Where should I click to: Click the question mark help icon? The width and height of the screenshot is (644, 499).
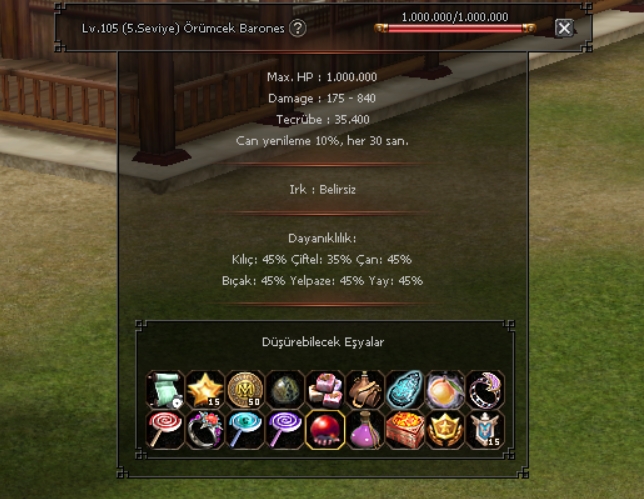coord(298,28)
